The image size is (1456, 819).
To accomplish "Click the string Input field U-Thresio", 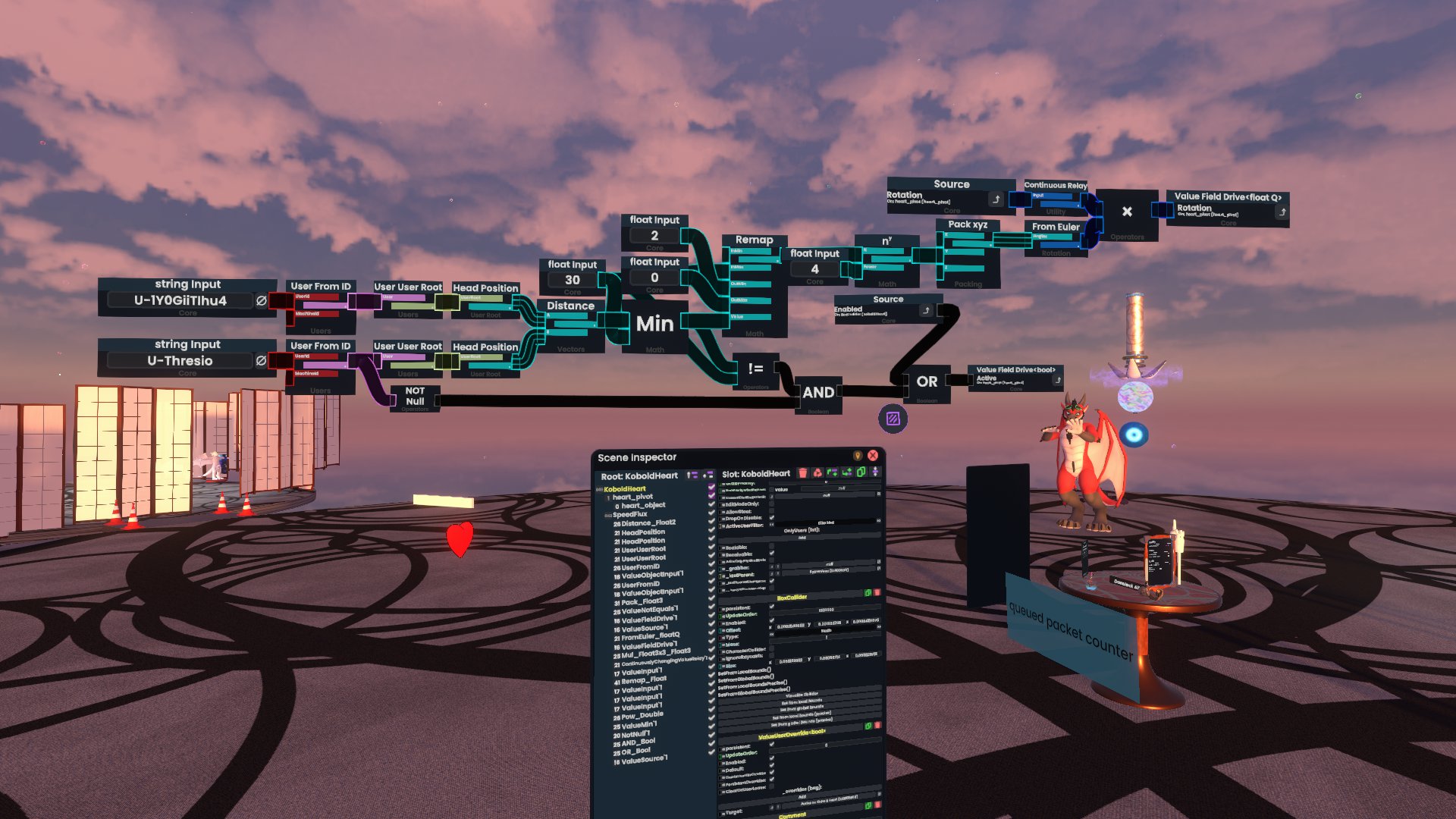I will [x=180, y=361].
